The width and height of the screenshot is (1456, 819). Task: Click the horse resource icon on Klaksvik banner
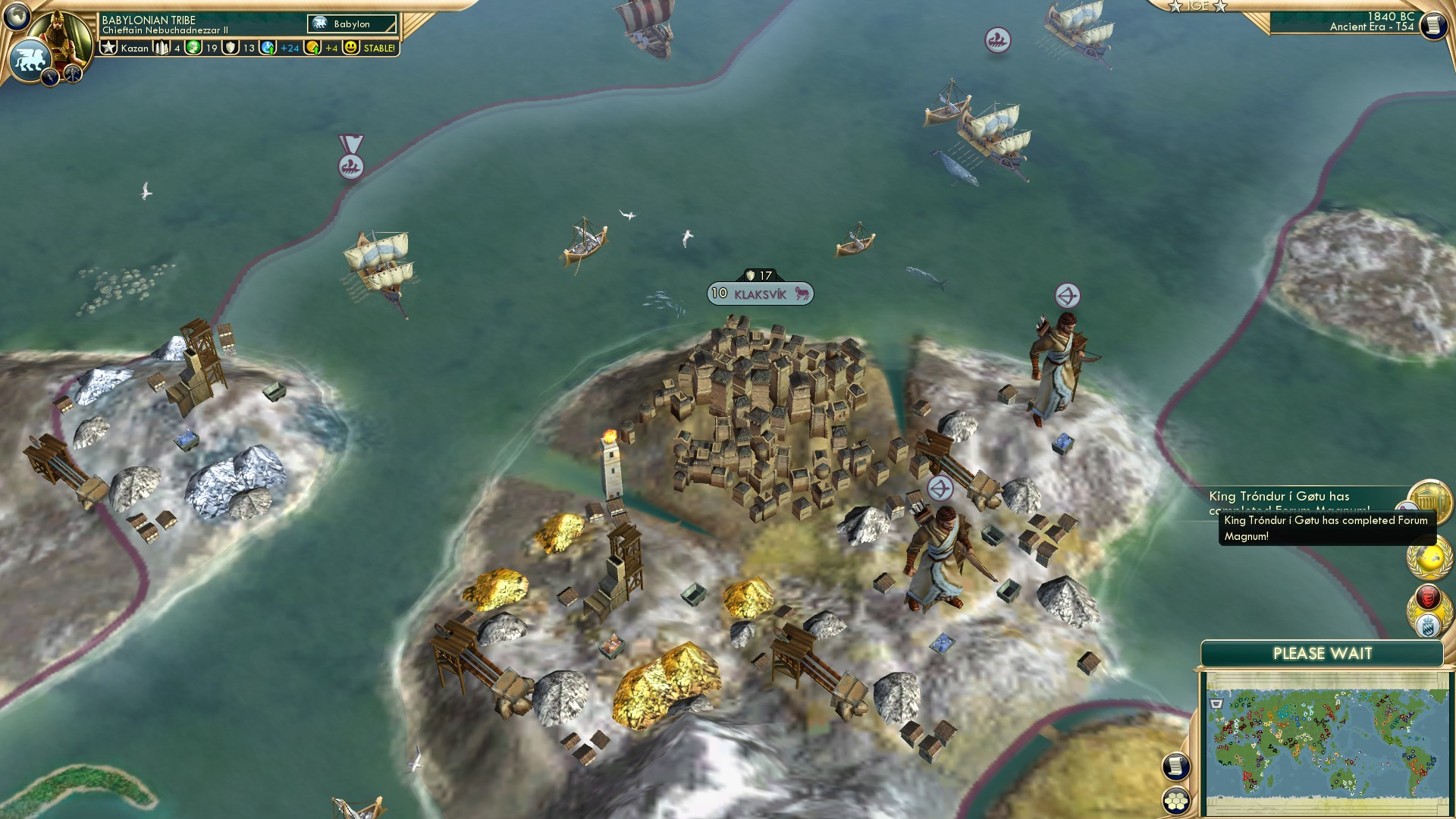pyautogui.click(x=802, y=294)
